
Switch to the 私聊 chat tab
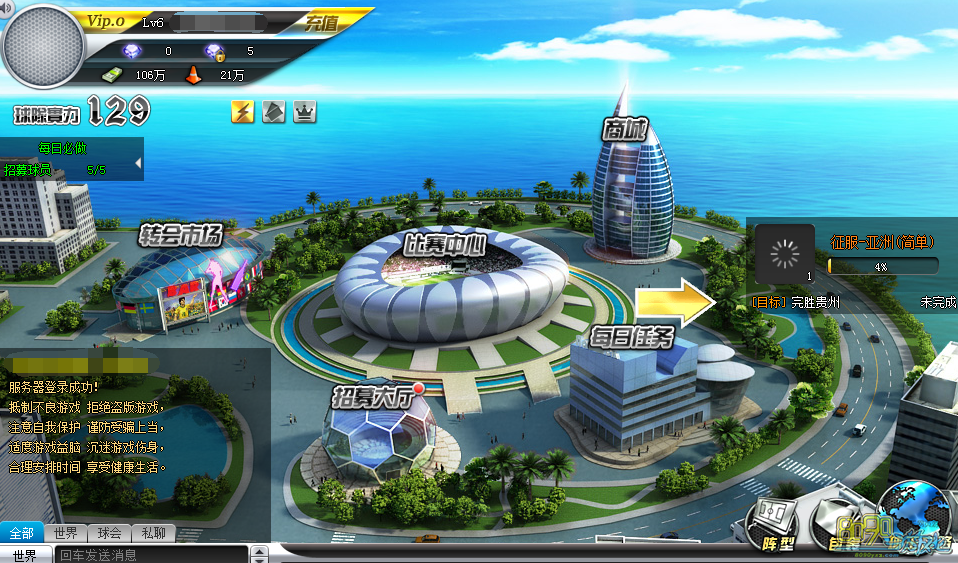[x=153, y=533]
